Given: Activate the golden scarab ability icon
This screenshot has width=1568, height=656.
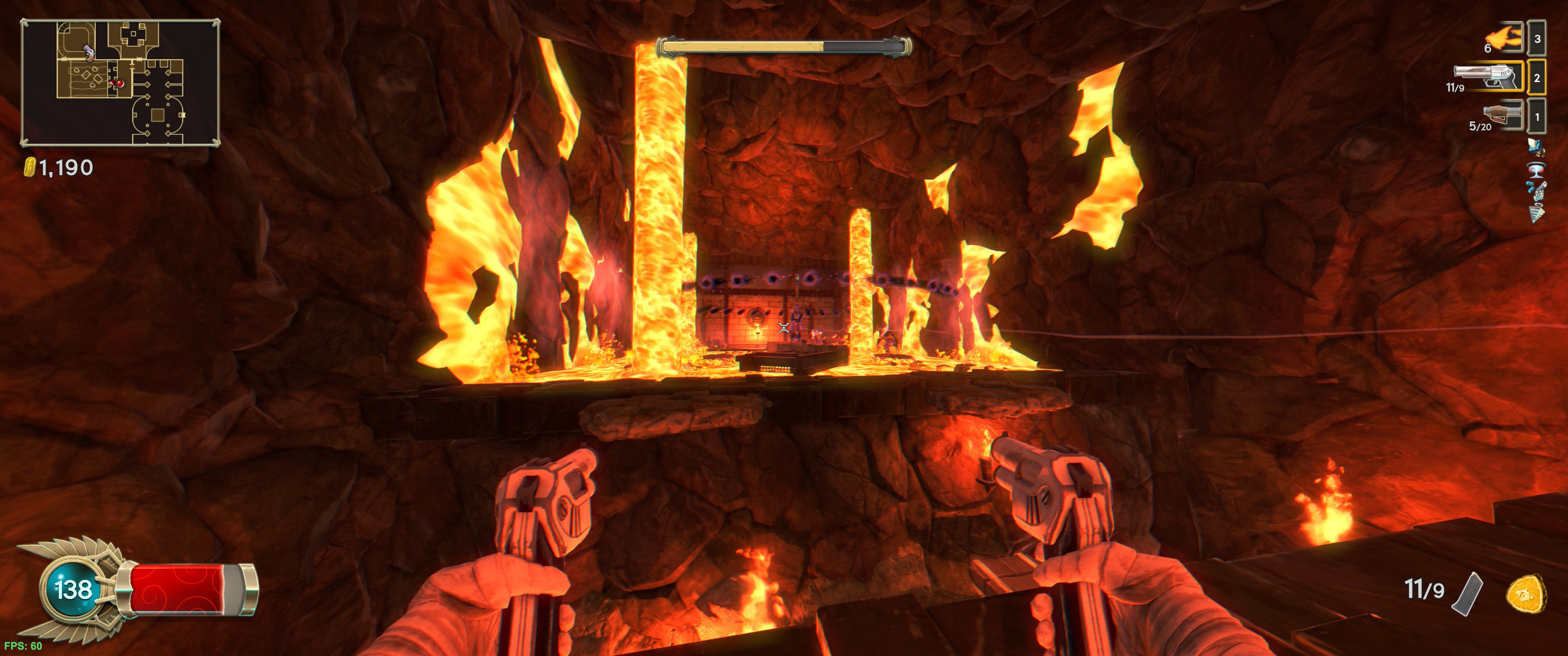Looking at the screenshot, I should [1526, 593].
